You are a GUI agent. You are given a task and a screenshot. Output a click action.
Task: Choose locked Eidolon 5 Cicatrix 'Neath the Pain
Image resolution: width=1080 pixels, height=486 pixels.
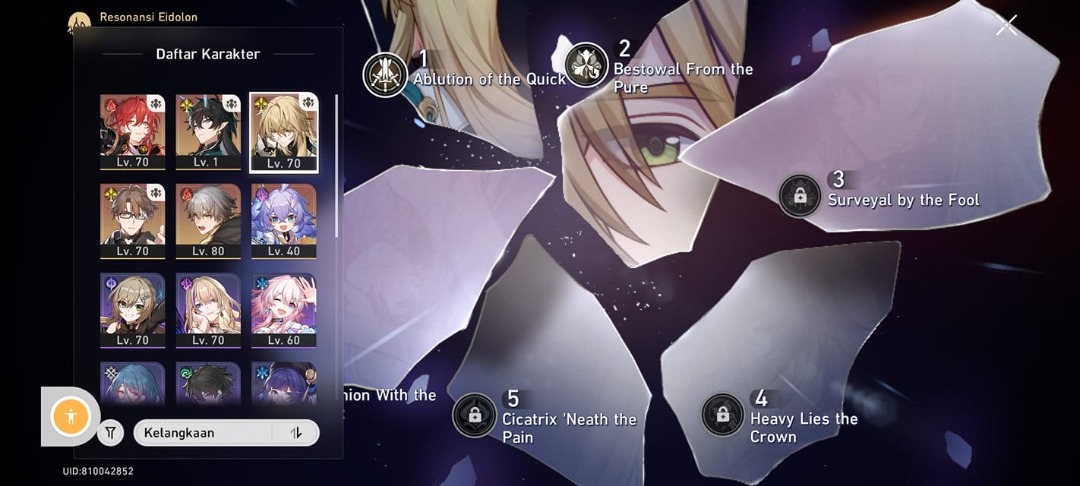(x=475, y=415)
